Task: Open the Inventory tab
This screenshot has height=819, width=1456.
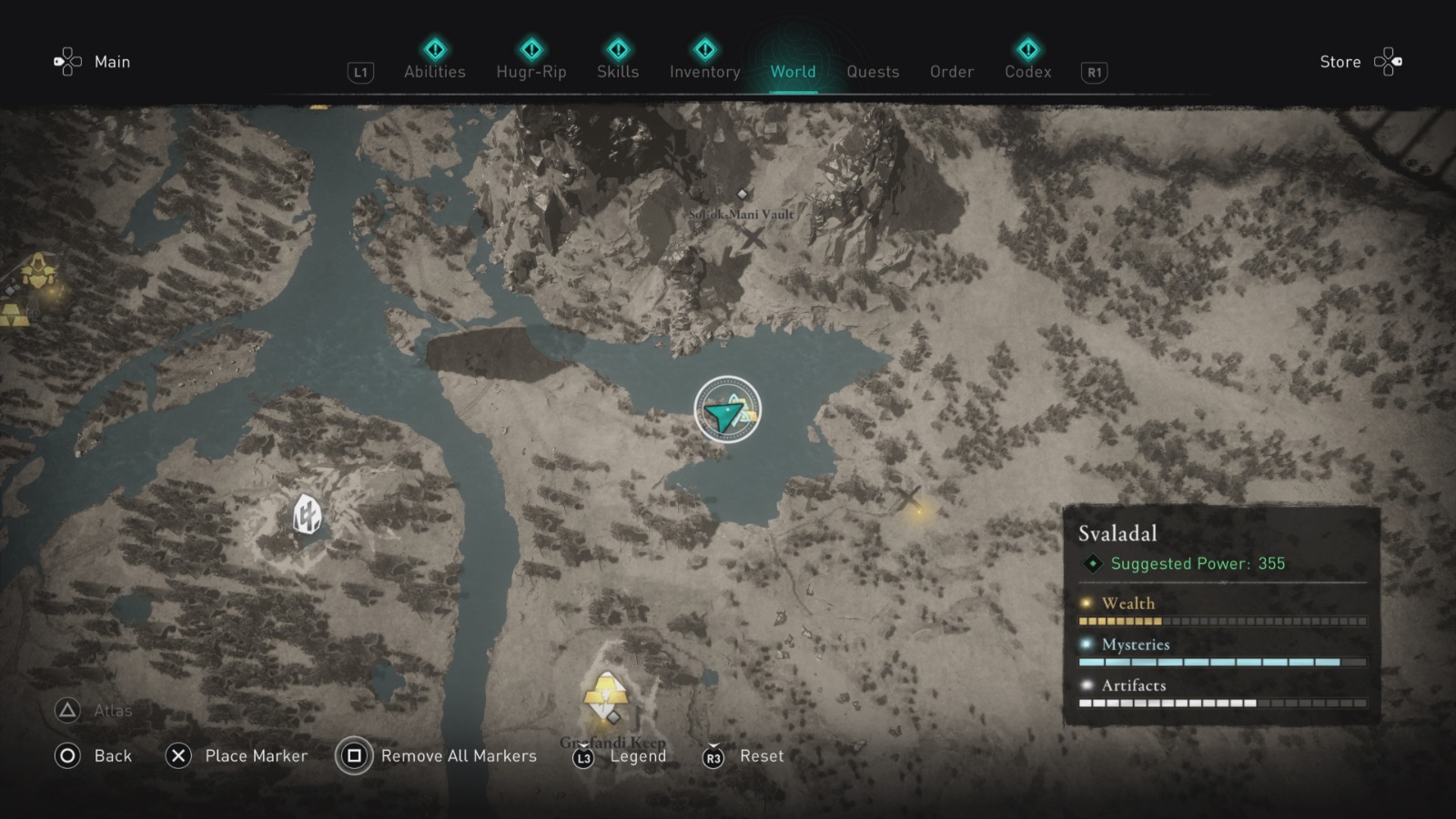Action: (704, 72)
